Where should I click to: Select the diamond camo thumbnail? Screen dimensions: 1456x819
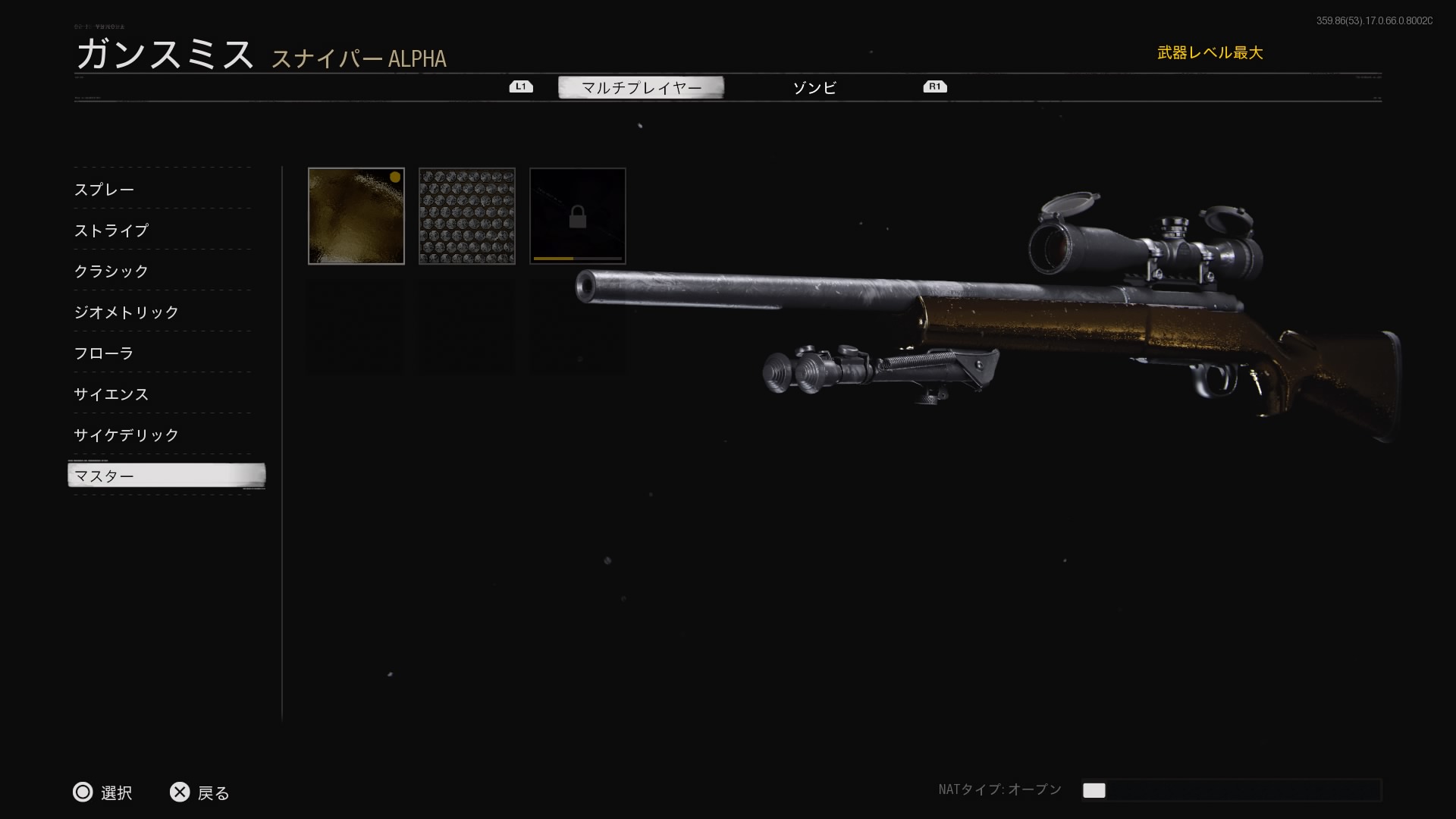(467, 216)
